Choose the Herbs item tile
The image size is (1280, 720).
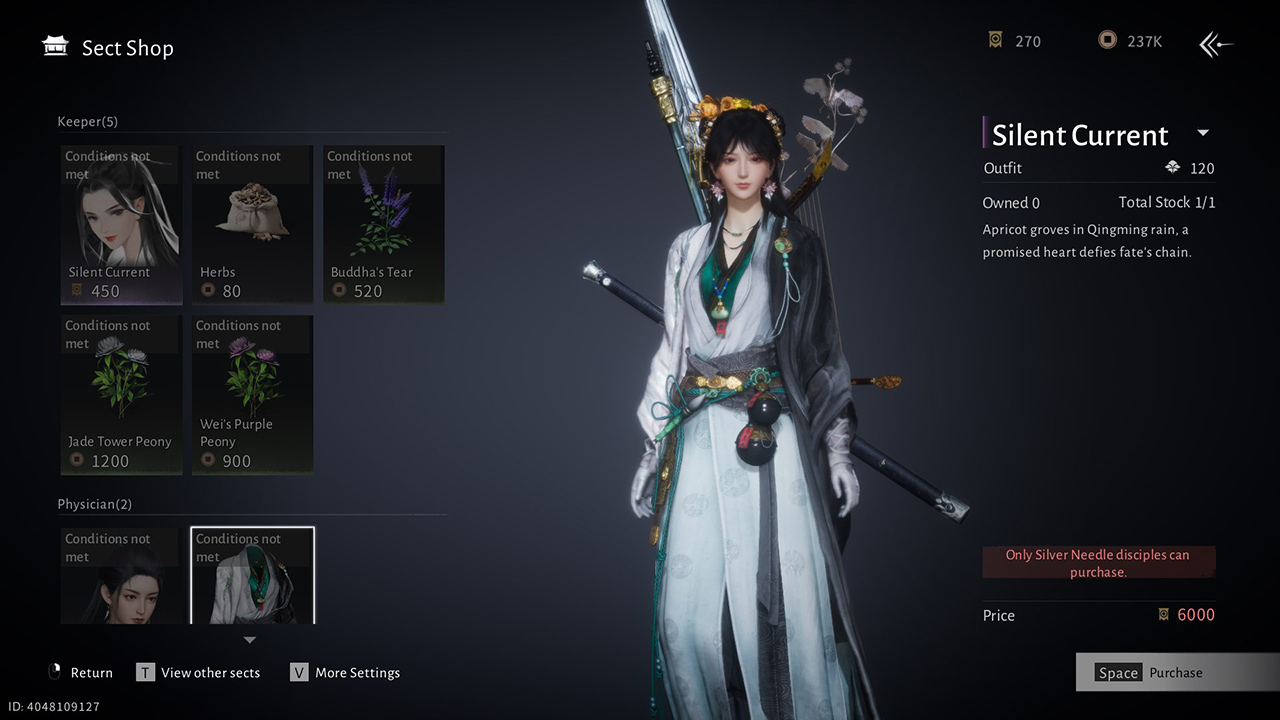[252, 225]
